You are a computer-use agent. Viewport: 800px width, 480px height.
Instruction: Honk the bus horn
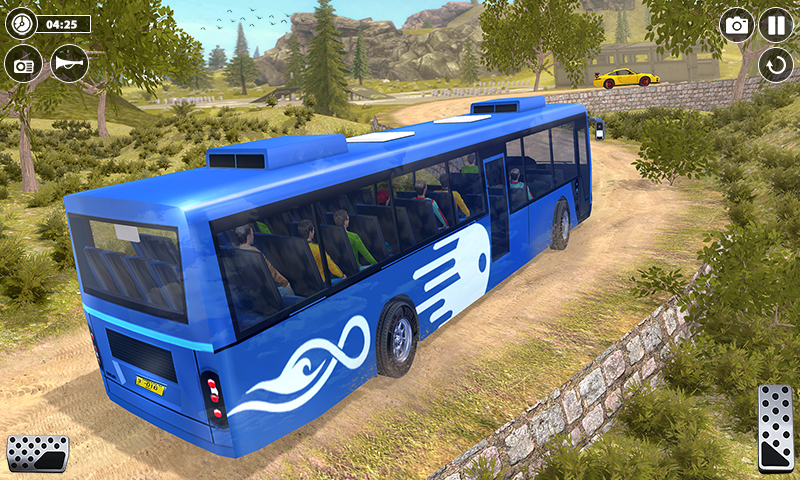70,63
